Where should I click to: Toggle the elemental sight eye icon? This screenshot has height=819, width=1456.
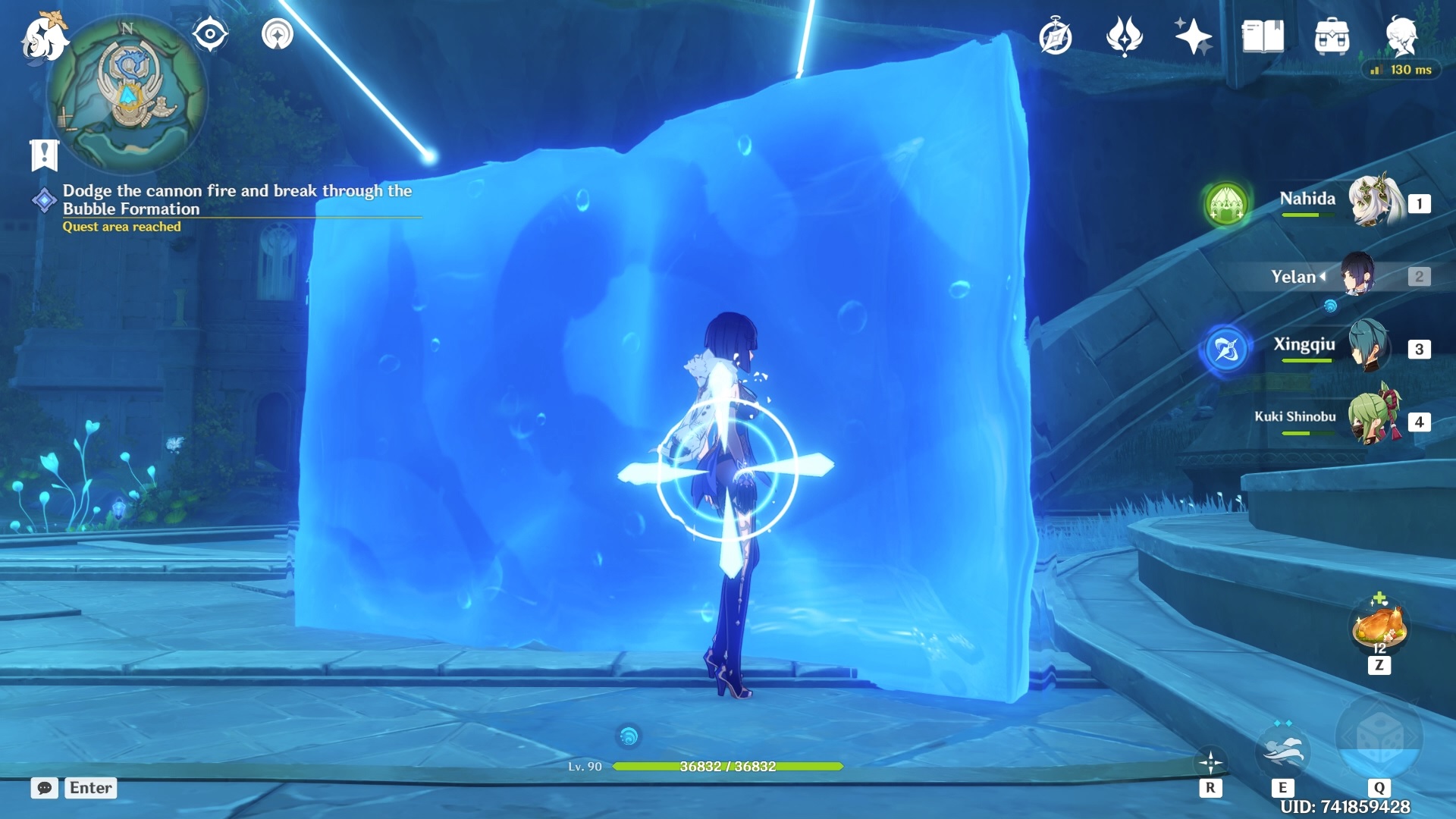pyautogui.click(x=210, y=35)
